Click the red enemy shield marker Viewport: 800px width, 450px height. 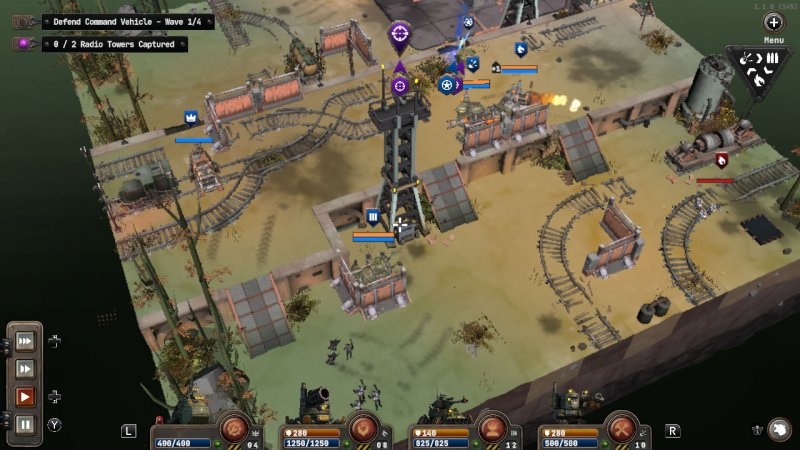pos(722,159)
